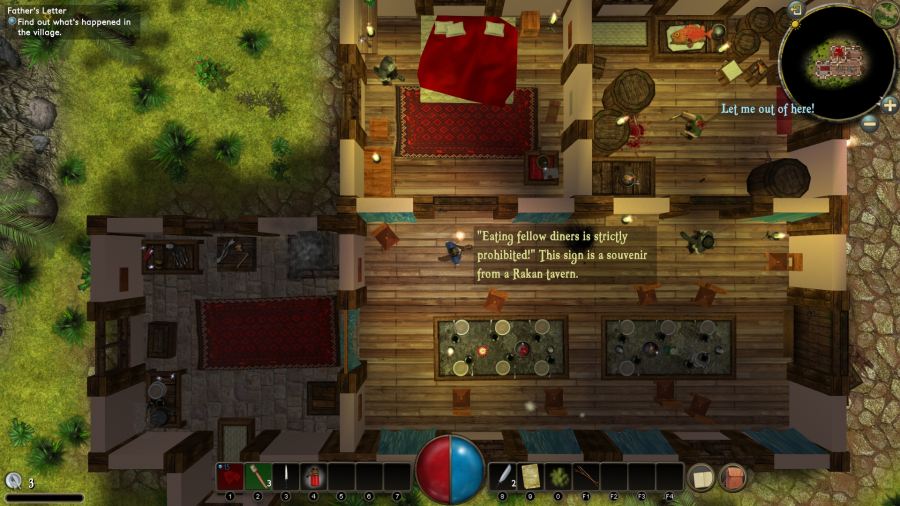Image resolution: width=900 pixels, height=506 pixels.
Task: Click the magnifier icon in the bottom-left corner
Action: [x=12, y=482]
